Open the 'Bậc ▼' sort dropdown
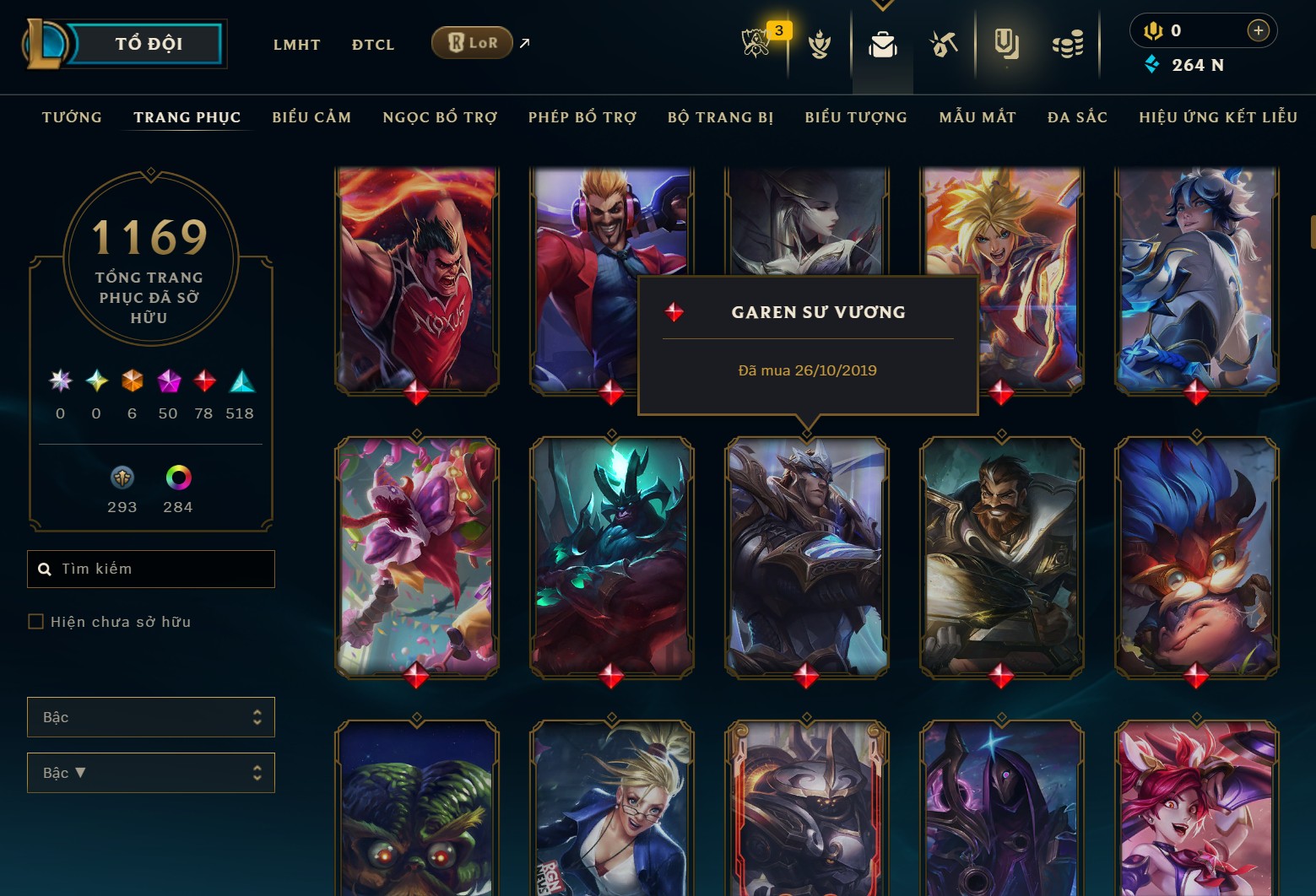 coord(150,772)
